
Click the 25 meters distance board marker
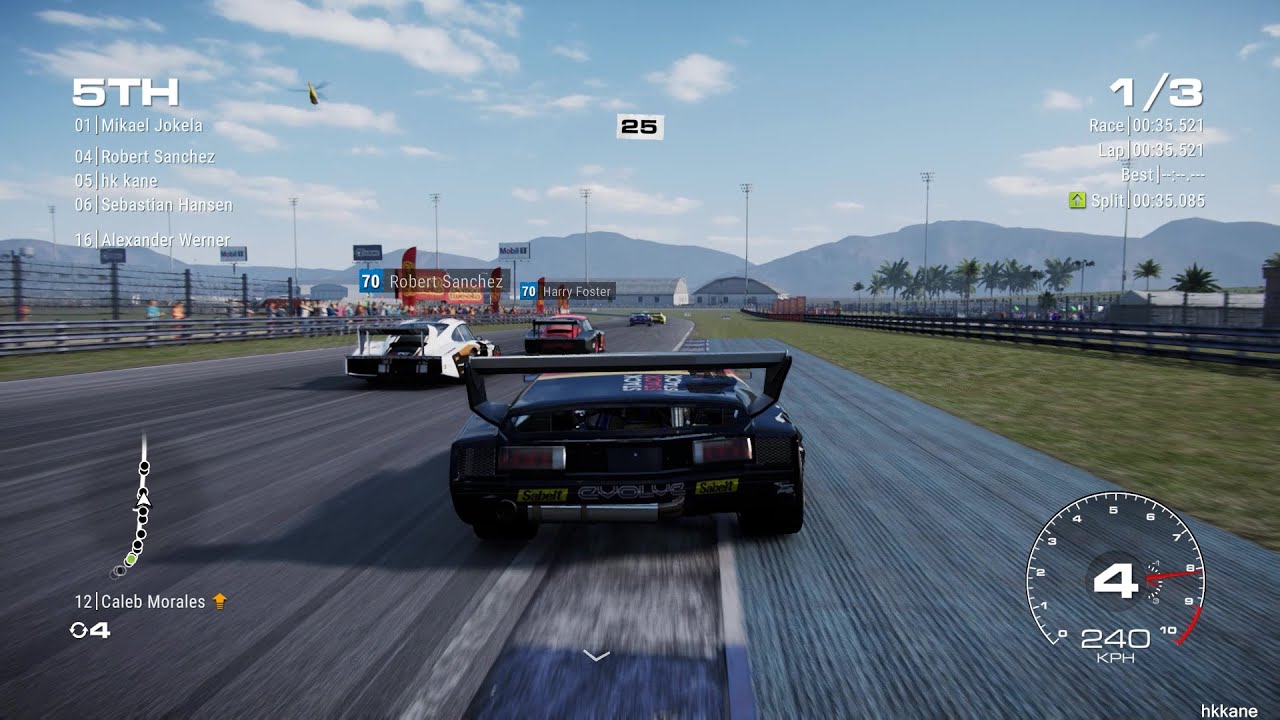click(x=639, y=128)
